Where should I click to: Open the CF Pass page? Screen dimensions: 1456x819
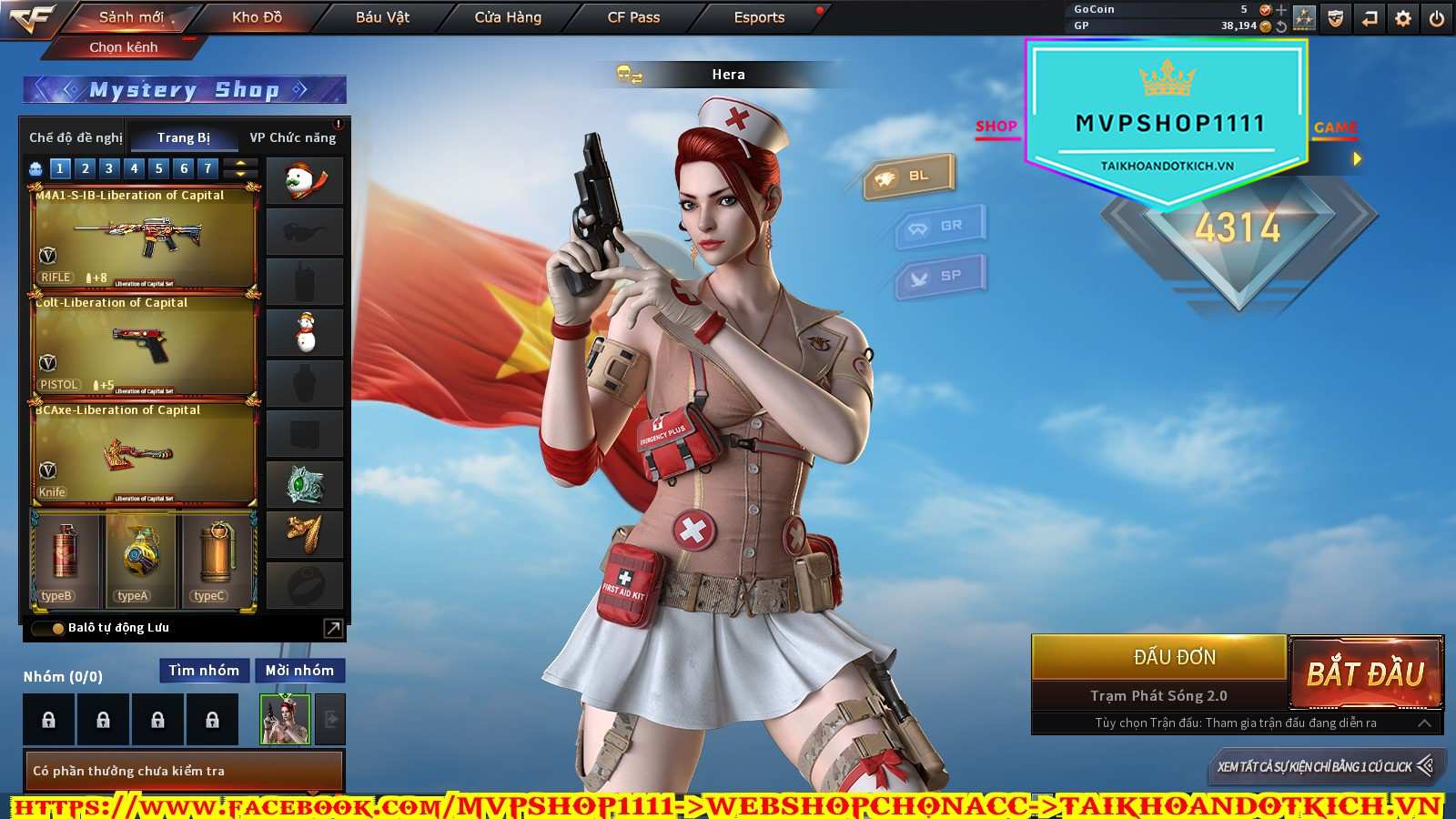(633, 17)
